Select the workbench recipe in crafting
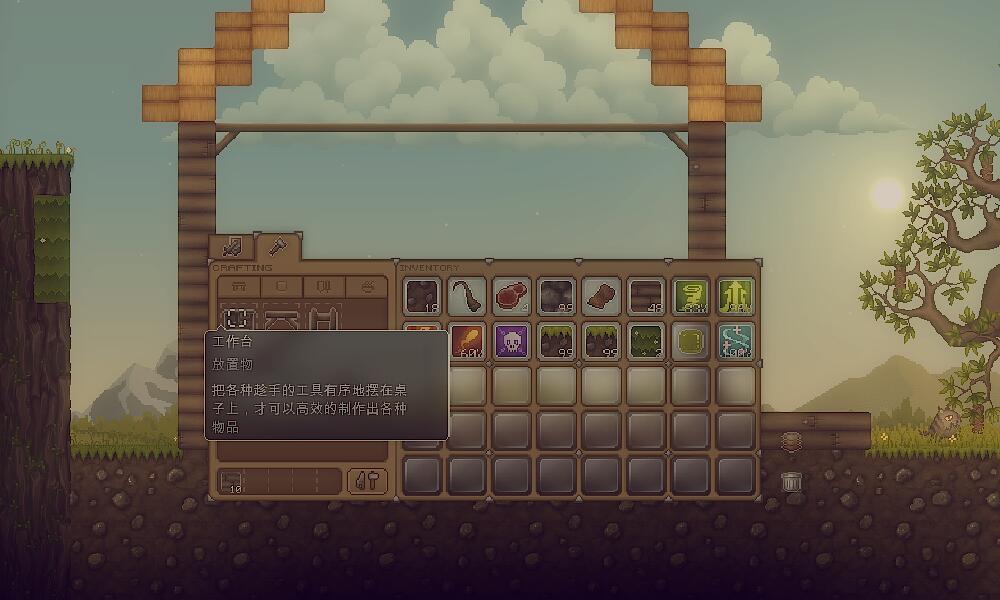 point(238,319)
